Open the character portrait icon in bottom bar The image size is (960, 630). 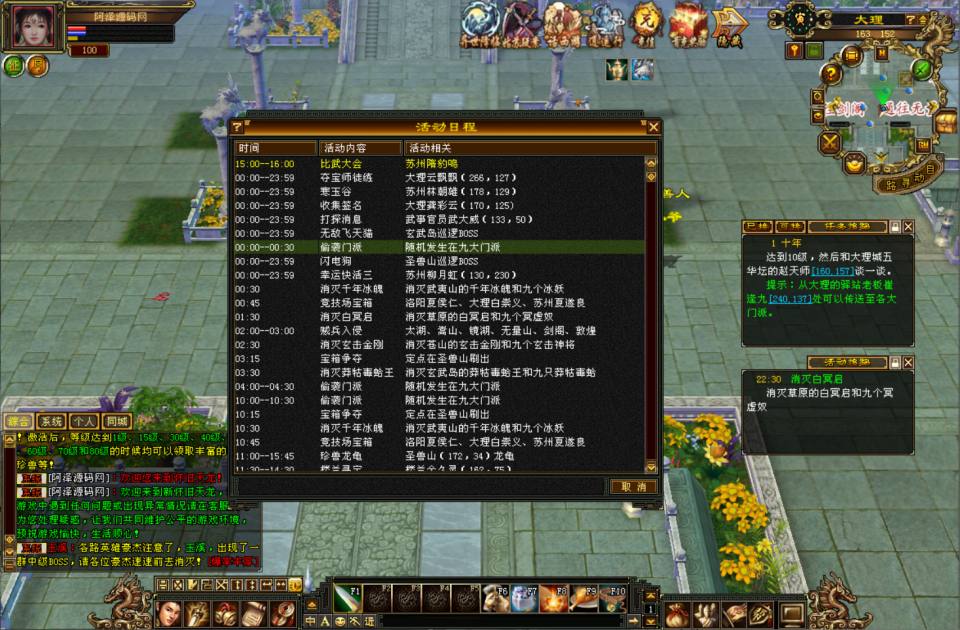(x=170, y=612)
